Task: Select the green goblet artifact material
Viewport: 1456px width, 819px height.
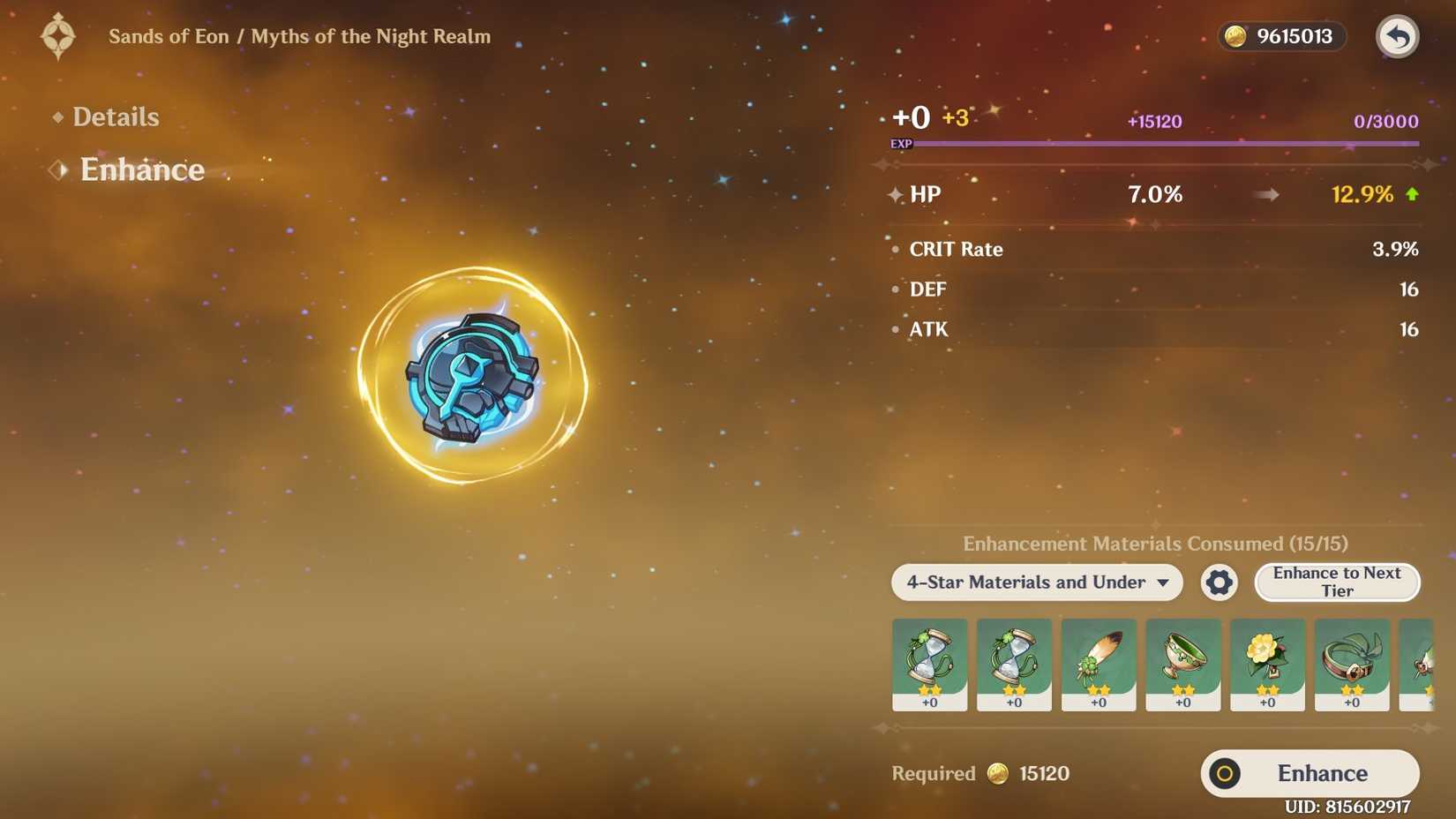Action: click(1183, 665)
